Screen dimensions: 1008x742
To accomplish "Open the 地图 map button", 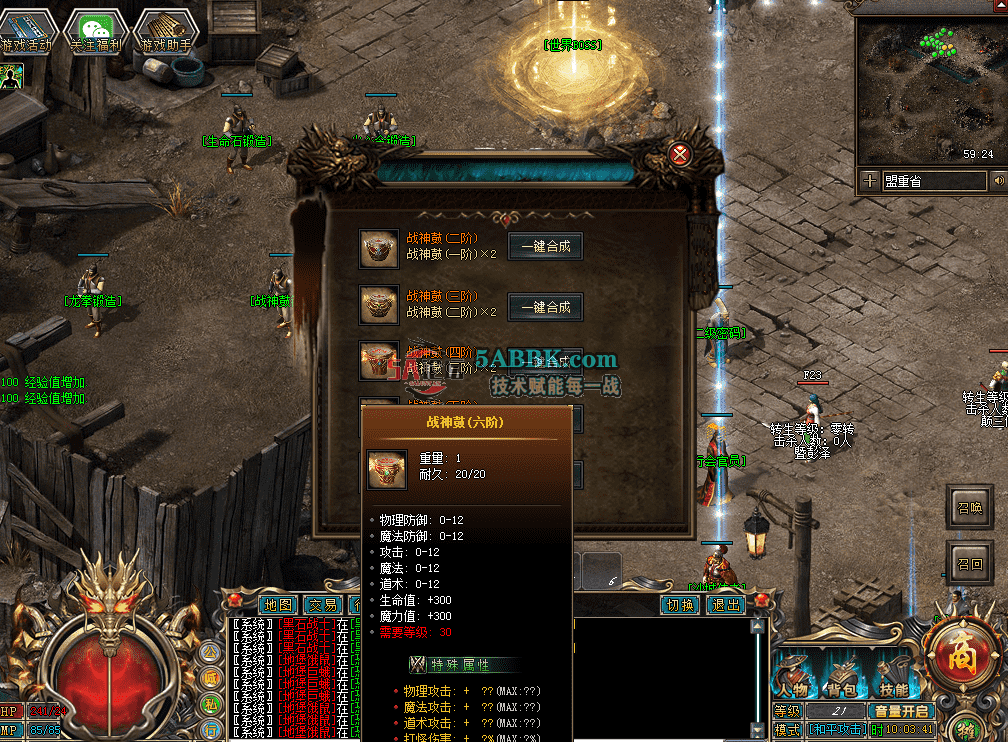I will 279,605.
